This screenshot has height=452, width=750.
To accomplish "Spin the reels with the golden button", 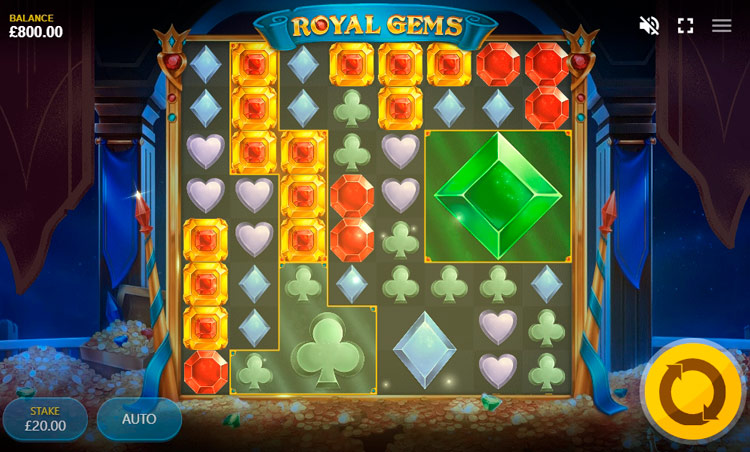I will point(692,391).
